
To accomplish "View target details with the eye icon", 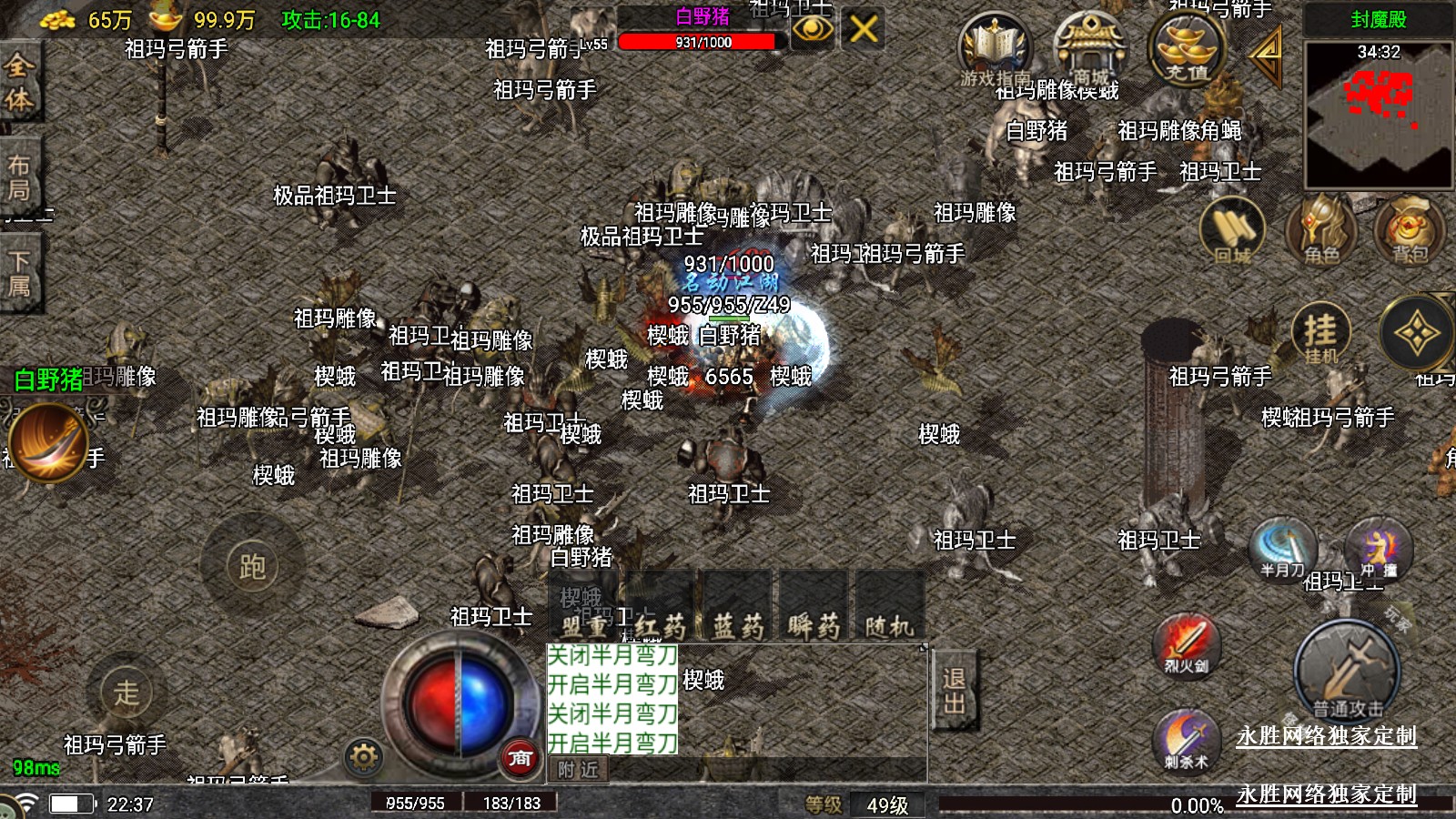I will 812,29.
